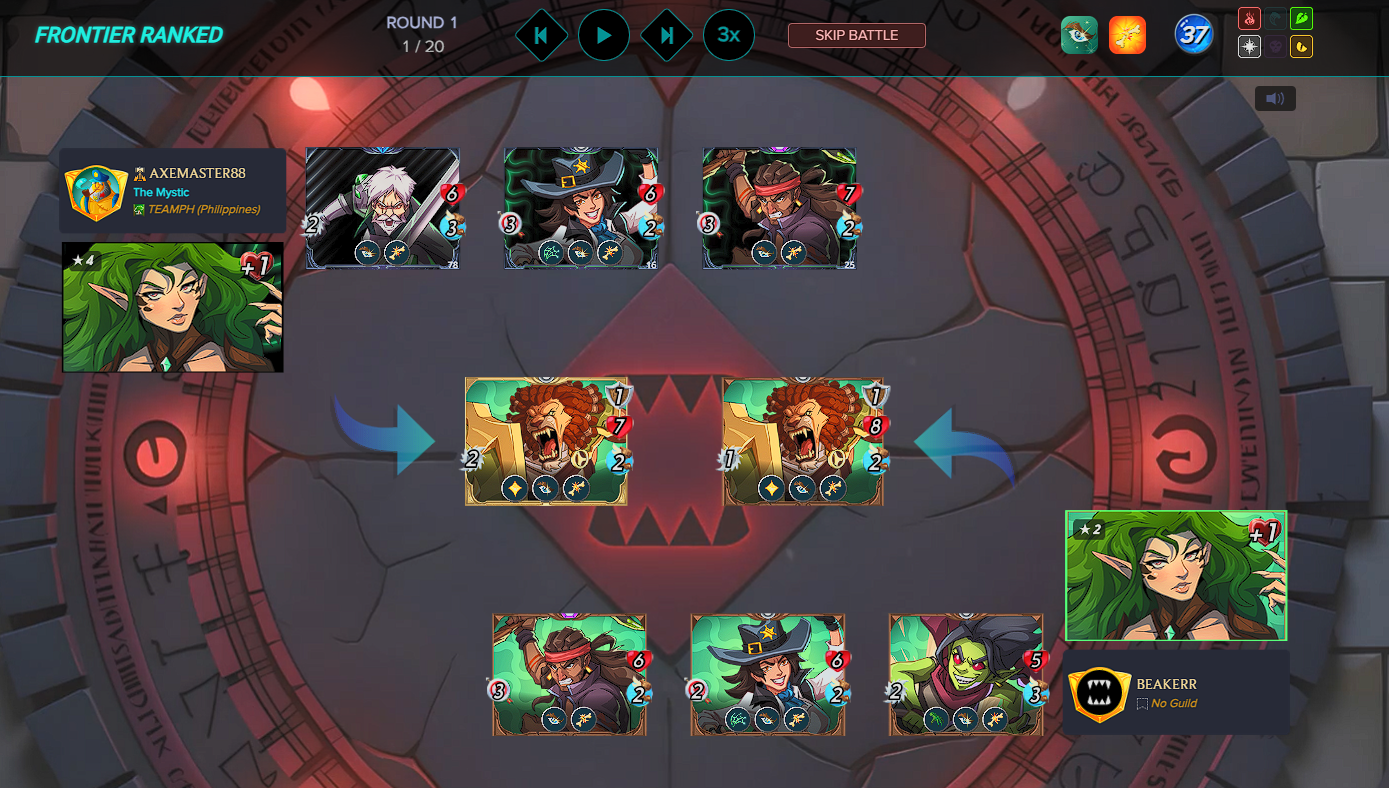Inspect AXEMASTER88's green-haired summoner card

coord(173,307)
